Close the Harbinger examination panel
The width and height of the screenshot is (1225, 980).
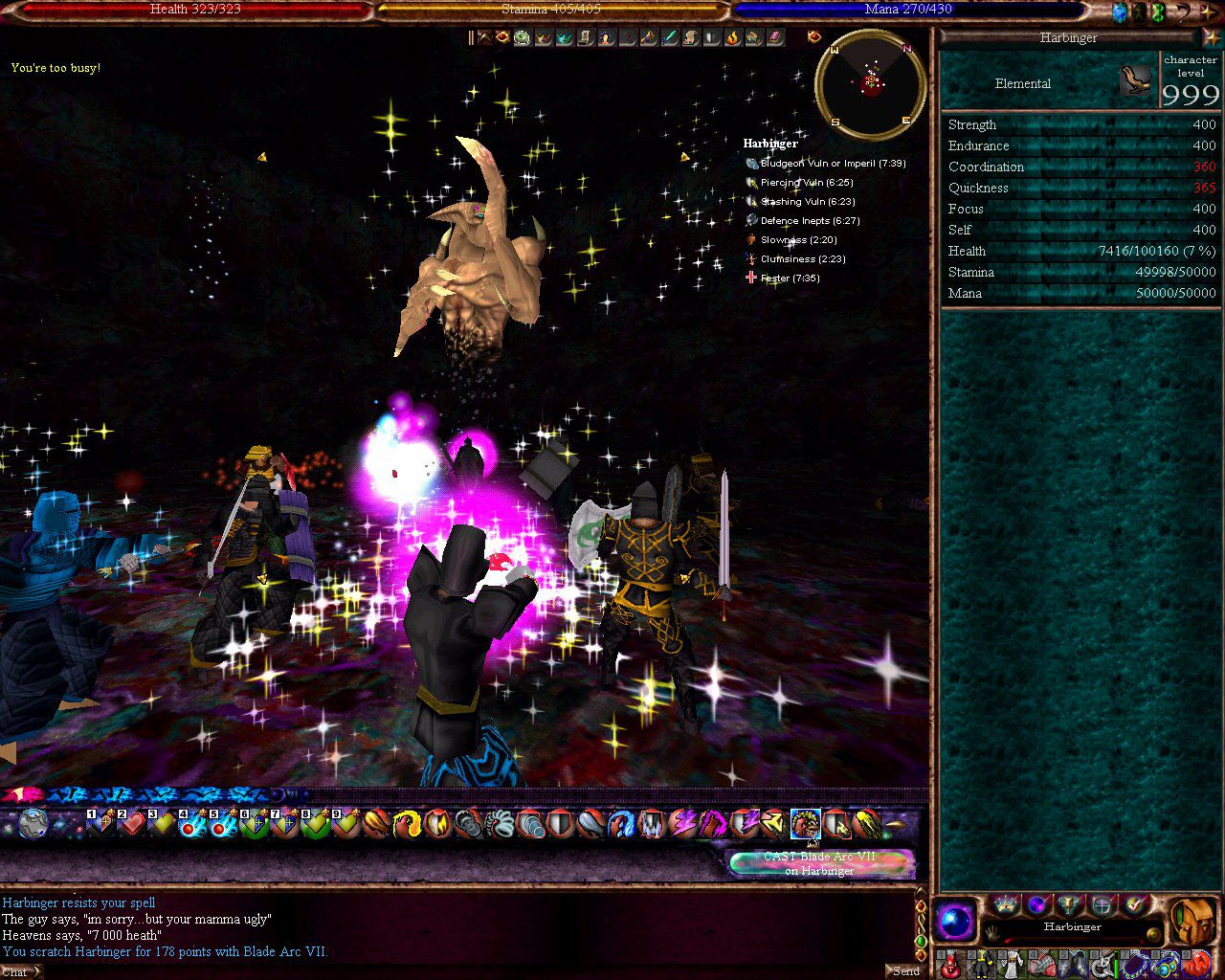point(1213,37)
